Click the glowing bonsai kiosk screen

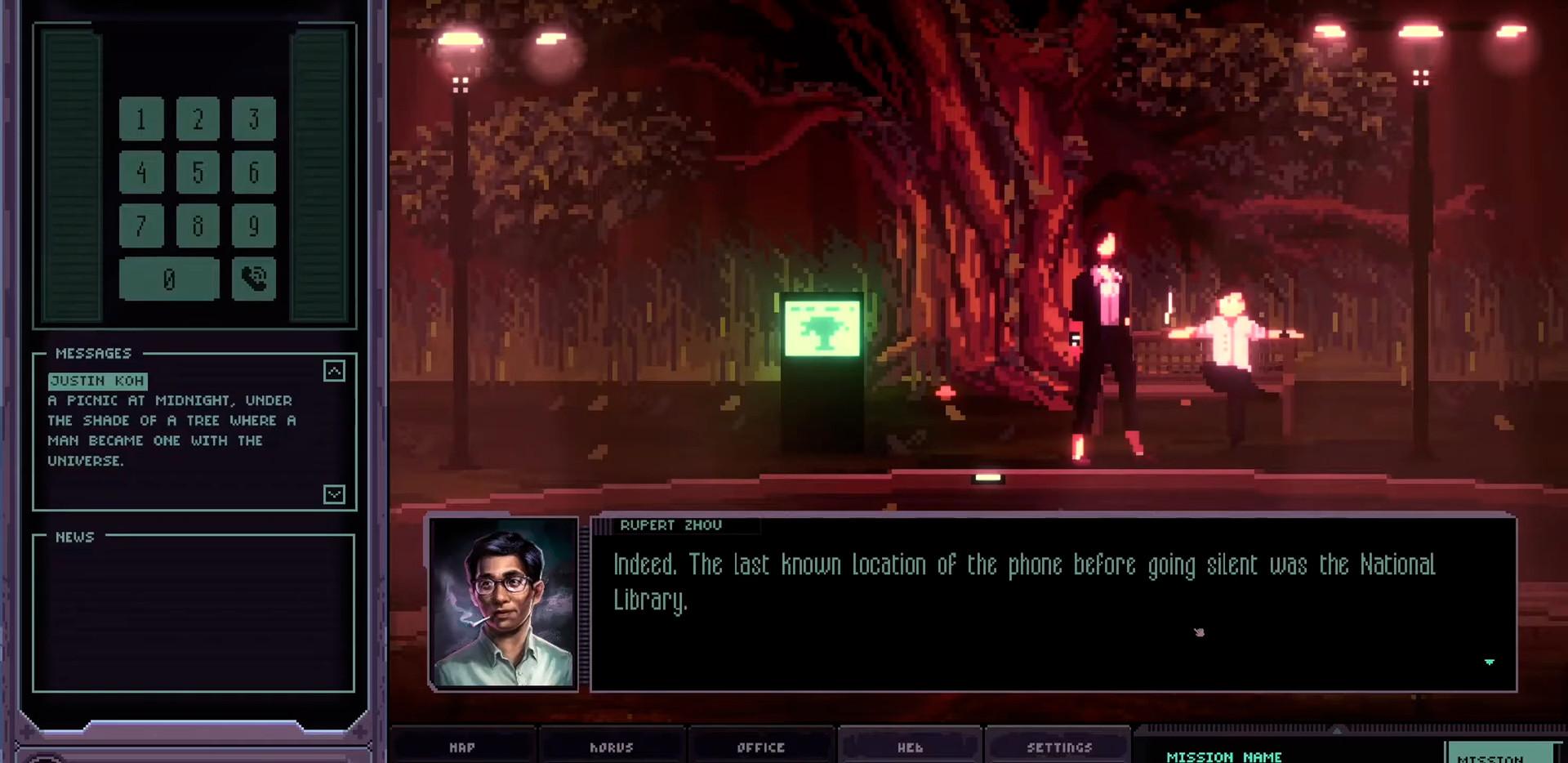(822, 328)
